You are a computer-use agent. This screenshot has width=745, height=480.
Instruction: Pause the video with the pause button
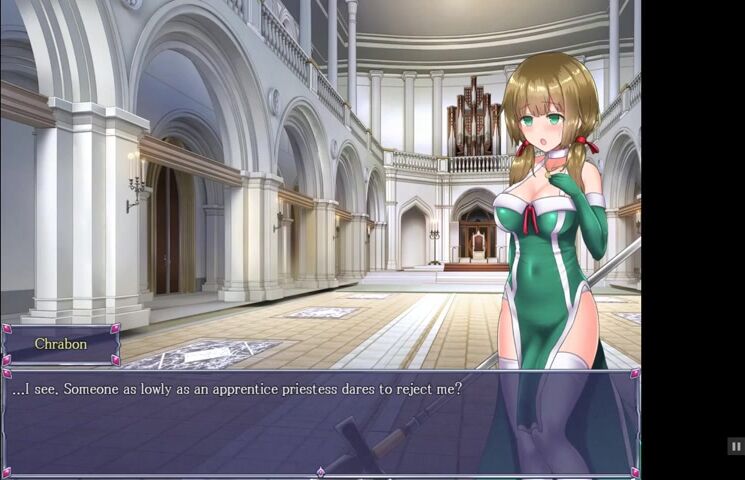[735, 447]
